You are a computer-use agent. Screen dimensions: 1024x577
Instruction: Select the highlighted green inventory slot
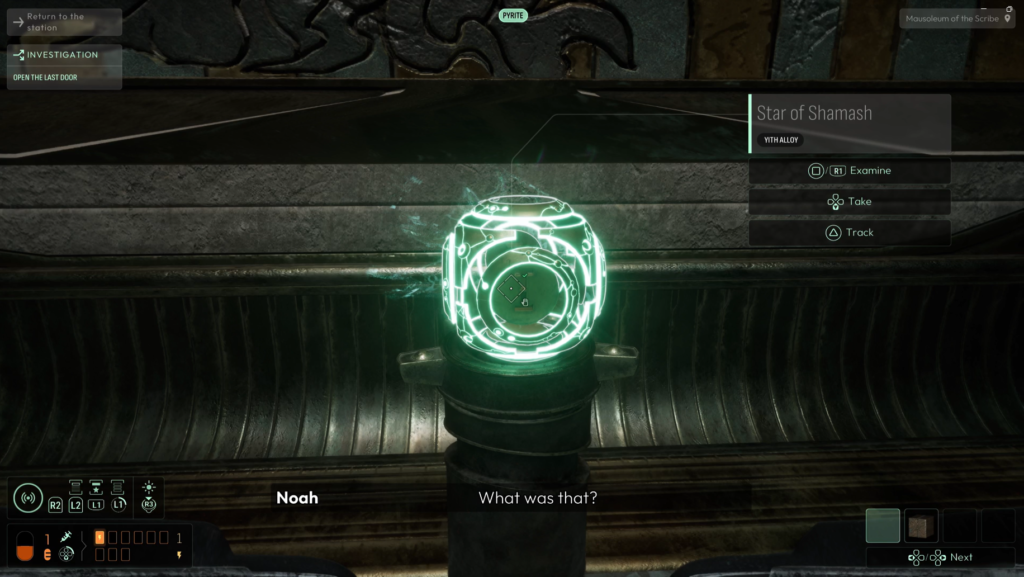pyautogui.click(x=883, y=526)
